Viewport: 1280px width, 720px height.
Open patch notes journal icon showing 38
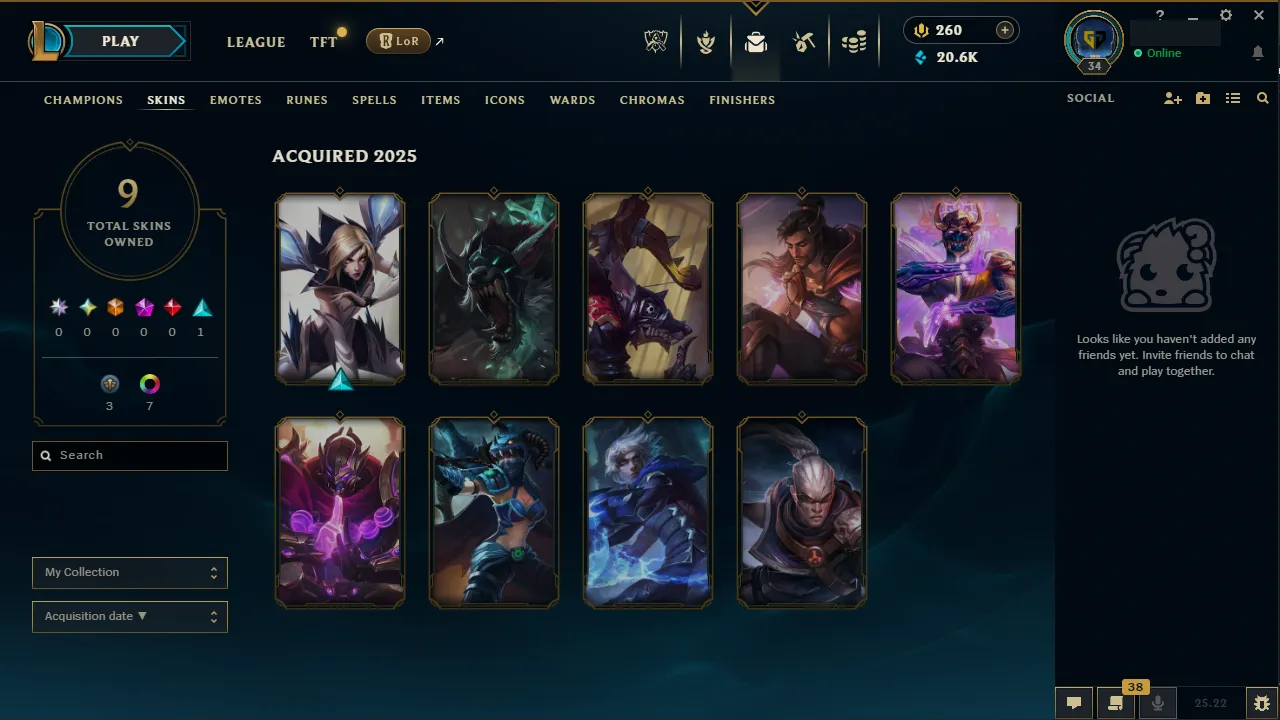[1115, 703]
